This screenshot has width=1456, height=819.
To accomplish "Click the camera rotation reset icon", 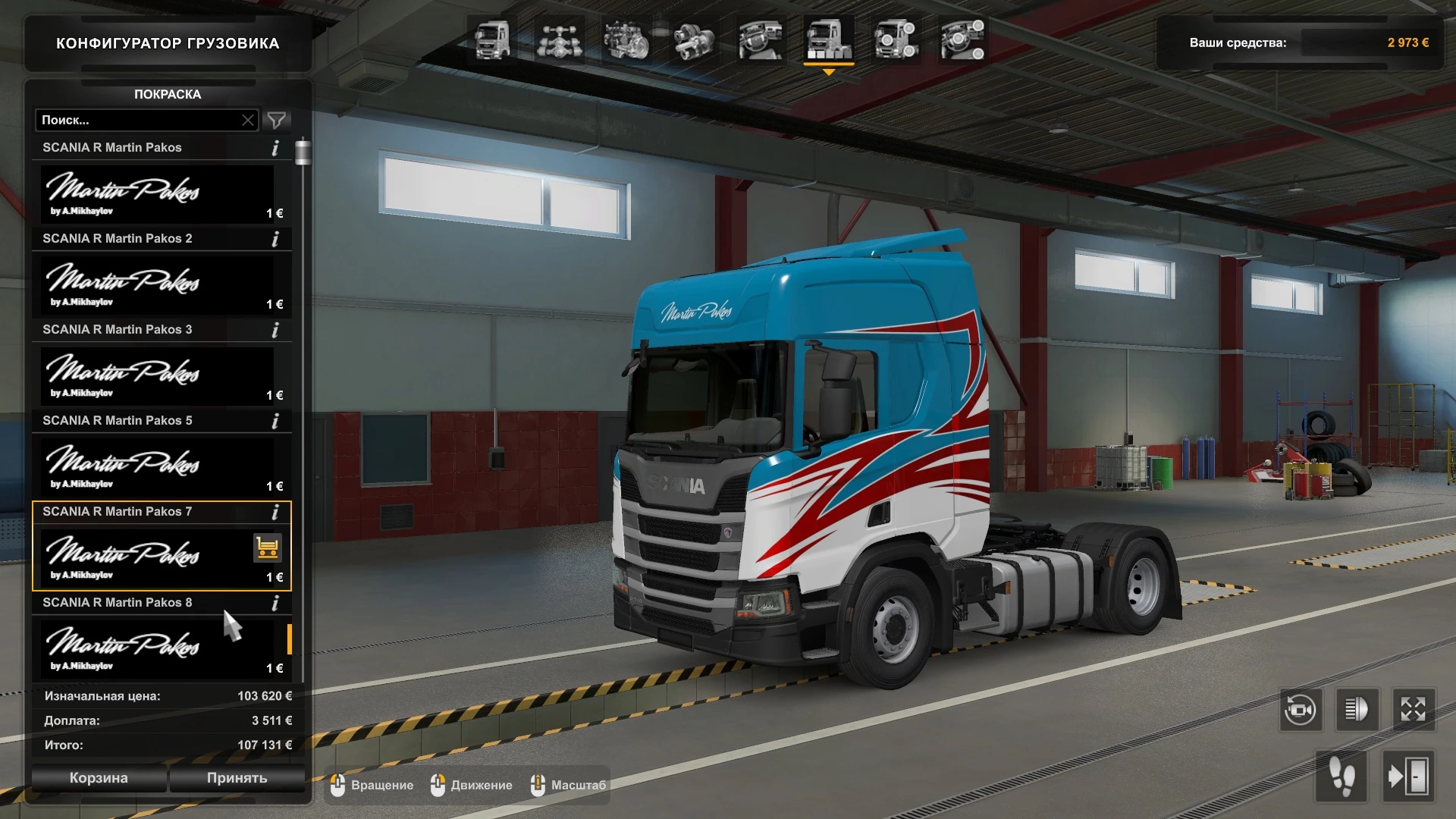I will pos(1302,710).
